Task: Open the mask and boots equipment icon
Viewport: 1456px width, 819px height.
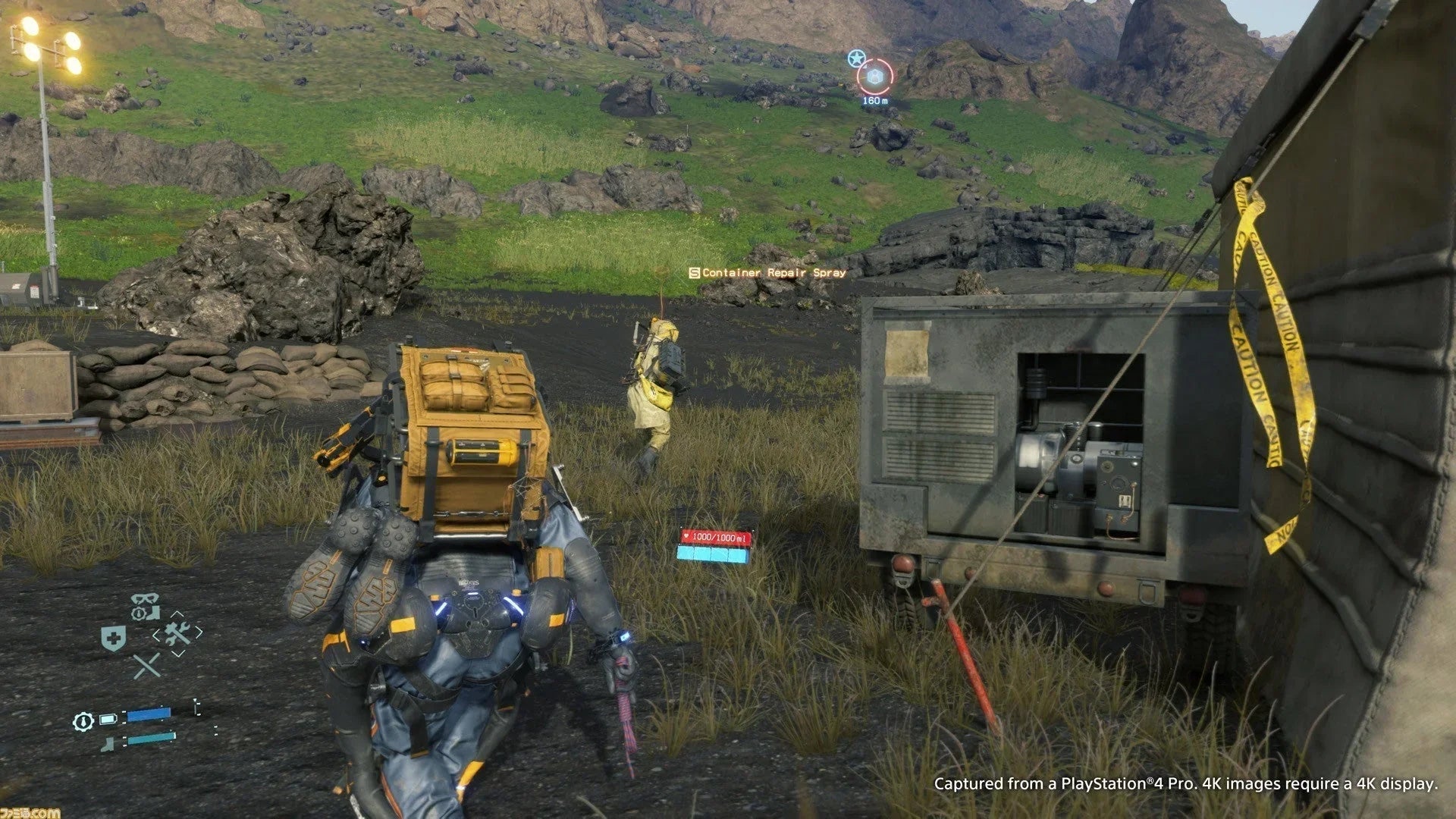Action: pyautogui.click(x=145, y=606)
